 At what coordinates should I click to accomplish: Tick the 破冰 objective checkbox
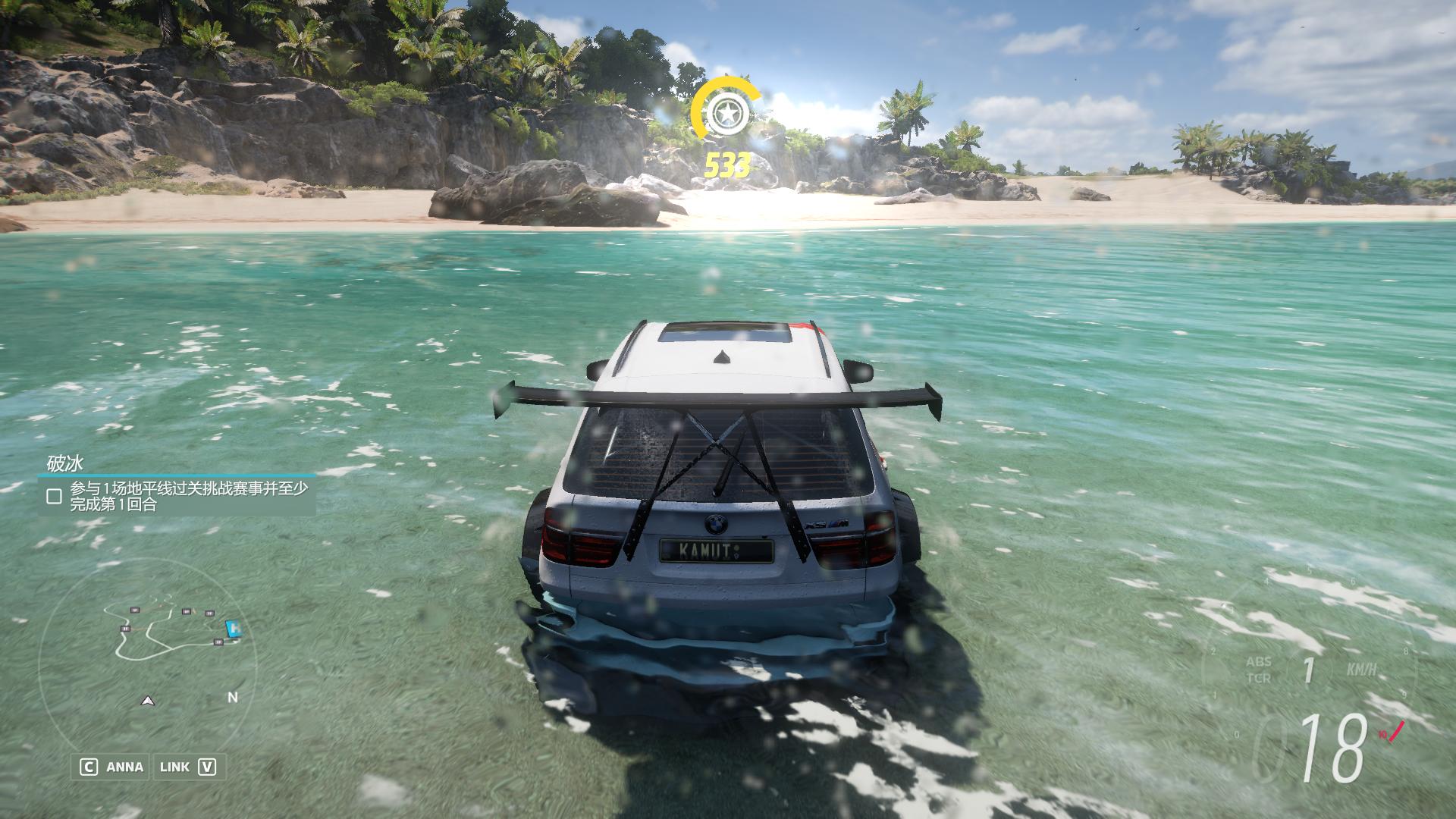[x=54, y=496]
